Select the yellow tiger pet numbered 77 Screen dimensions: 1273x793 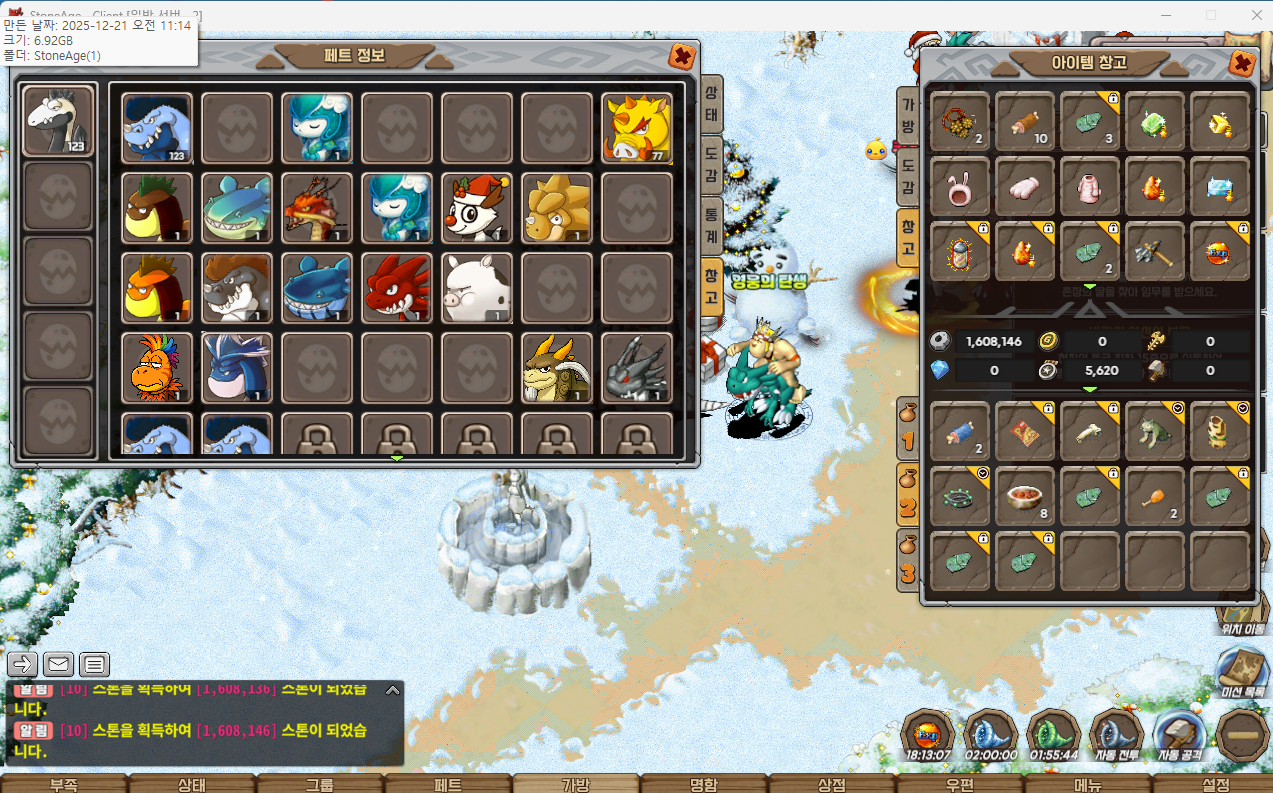tap(636, 128)
